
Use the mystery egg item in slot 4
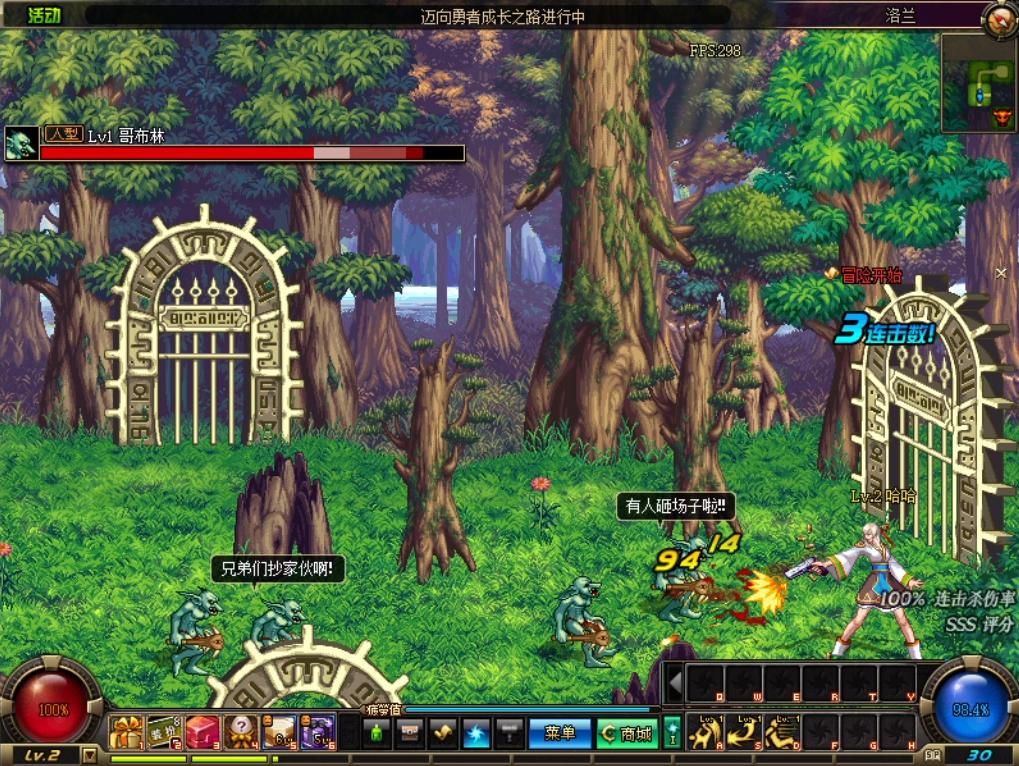tap(241, 733)
